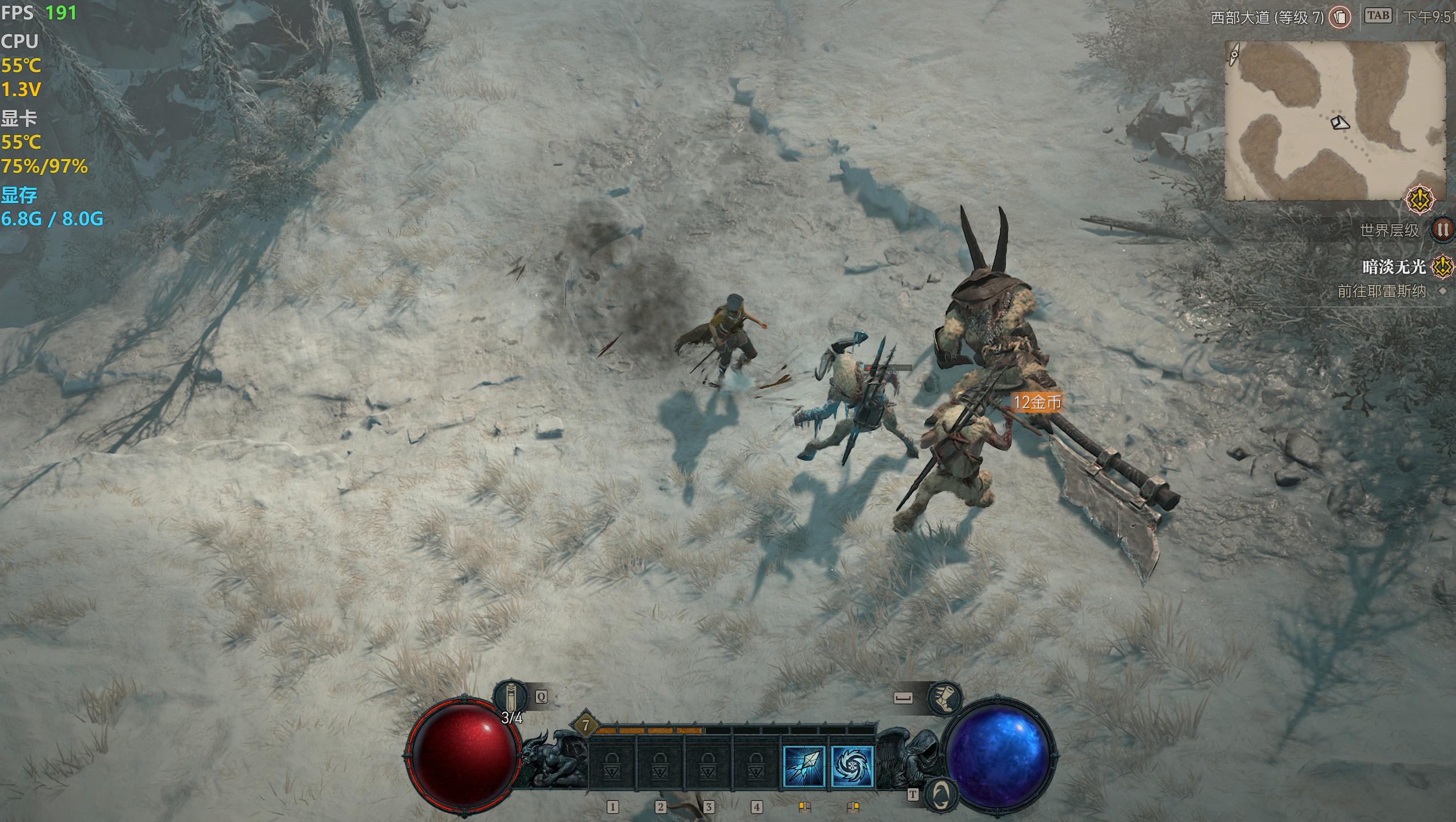Screen dimensions: 1456x822
Task: Click the World Tier II badge
Action: tap(1443, 230)
